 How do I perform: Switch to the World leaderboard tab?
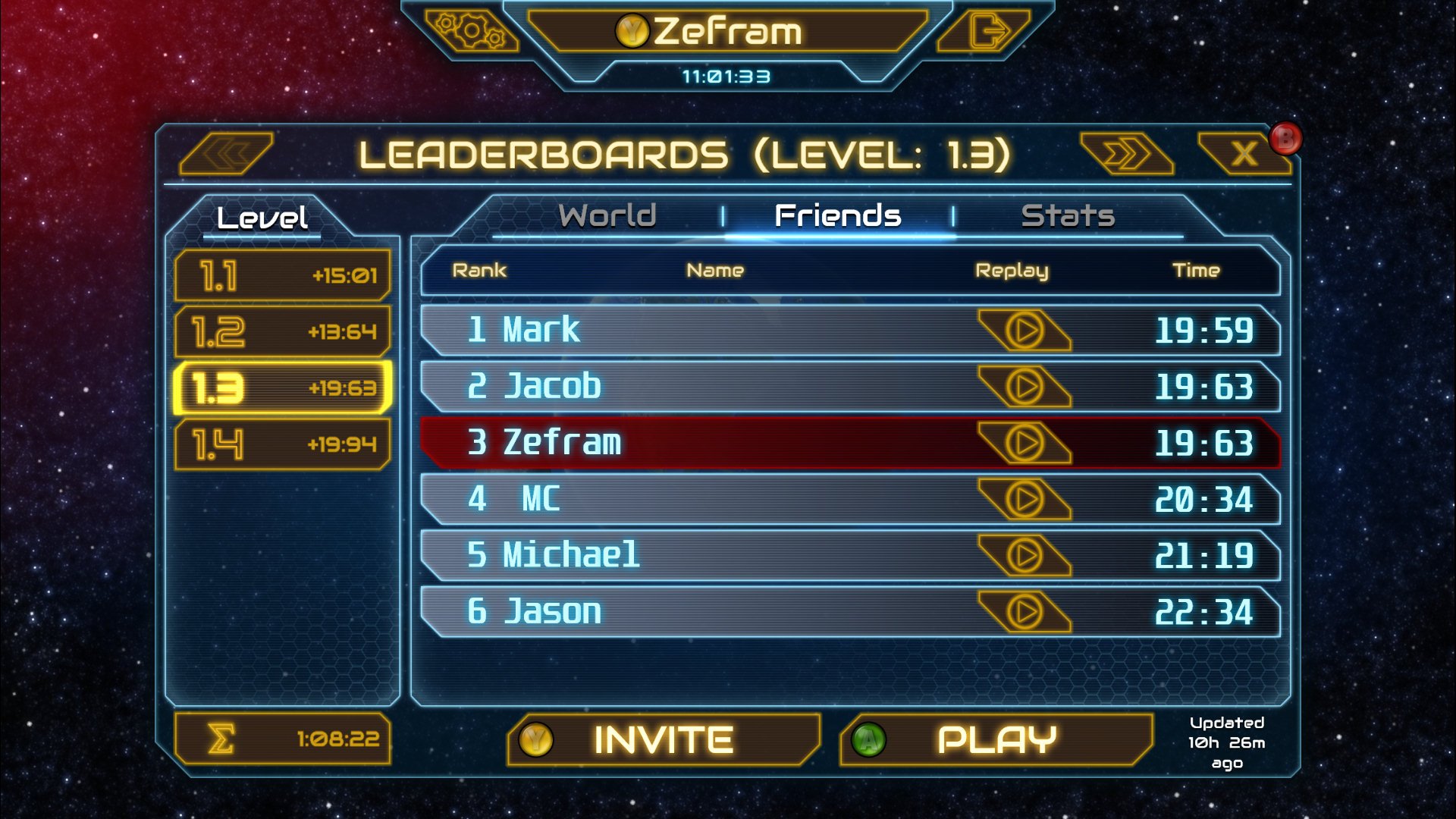click(x=607, y=215)
